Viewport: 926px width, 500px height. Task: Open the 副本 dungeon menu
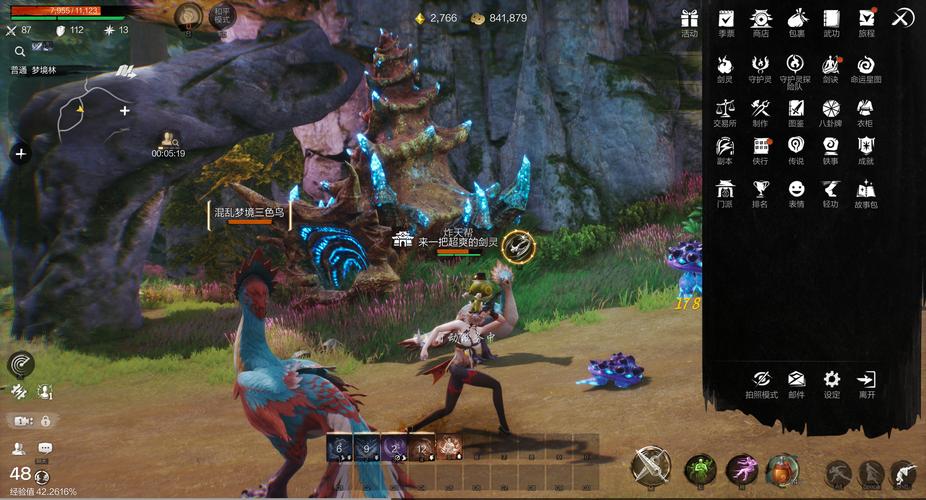[x=725, y=146]
